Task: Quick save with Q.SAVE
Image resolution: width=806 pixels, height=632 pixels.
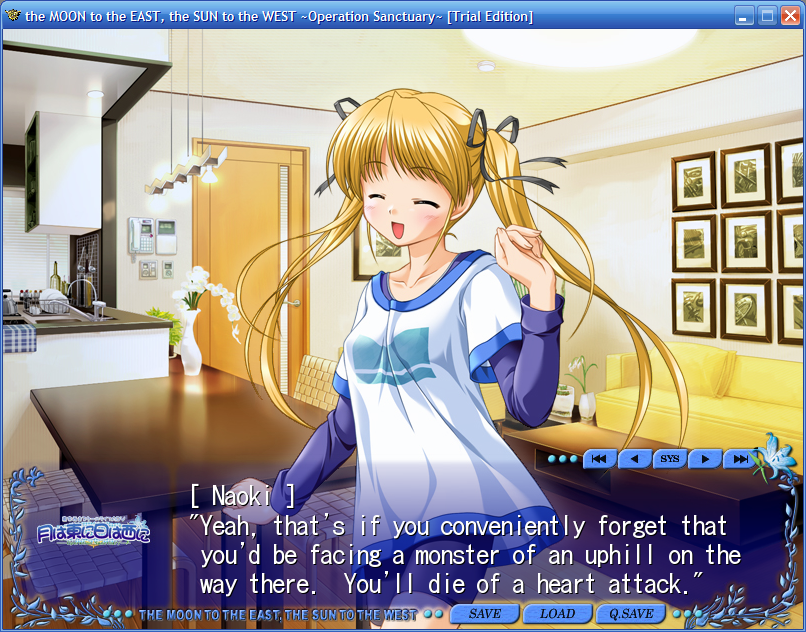Action: (x=631, y=613)
